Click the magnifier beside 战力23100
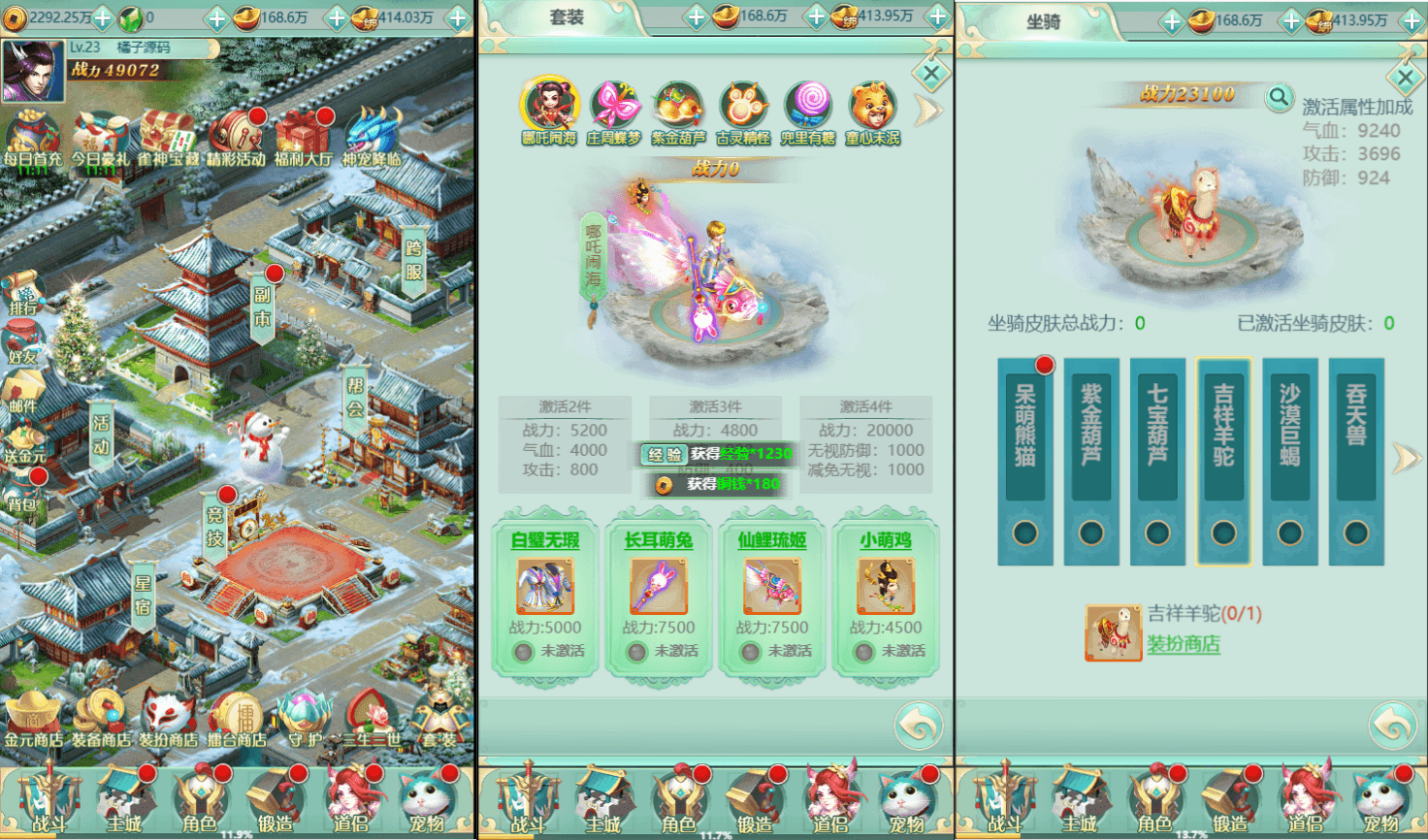 click(1280, 97)
